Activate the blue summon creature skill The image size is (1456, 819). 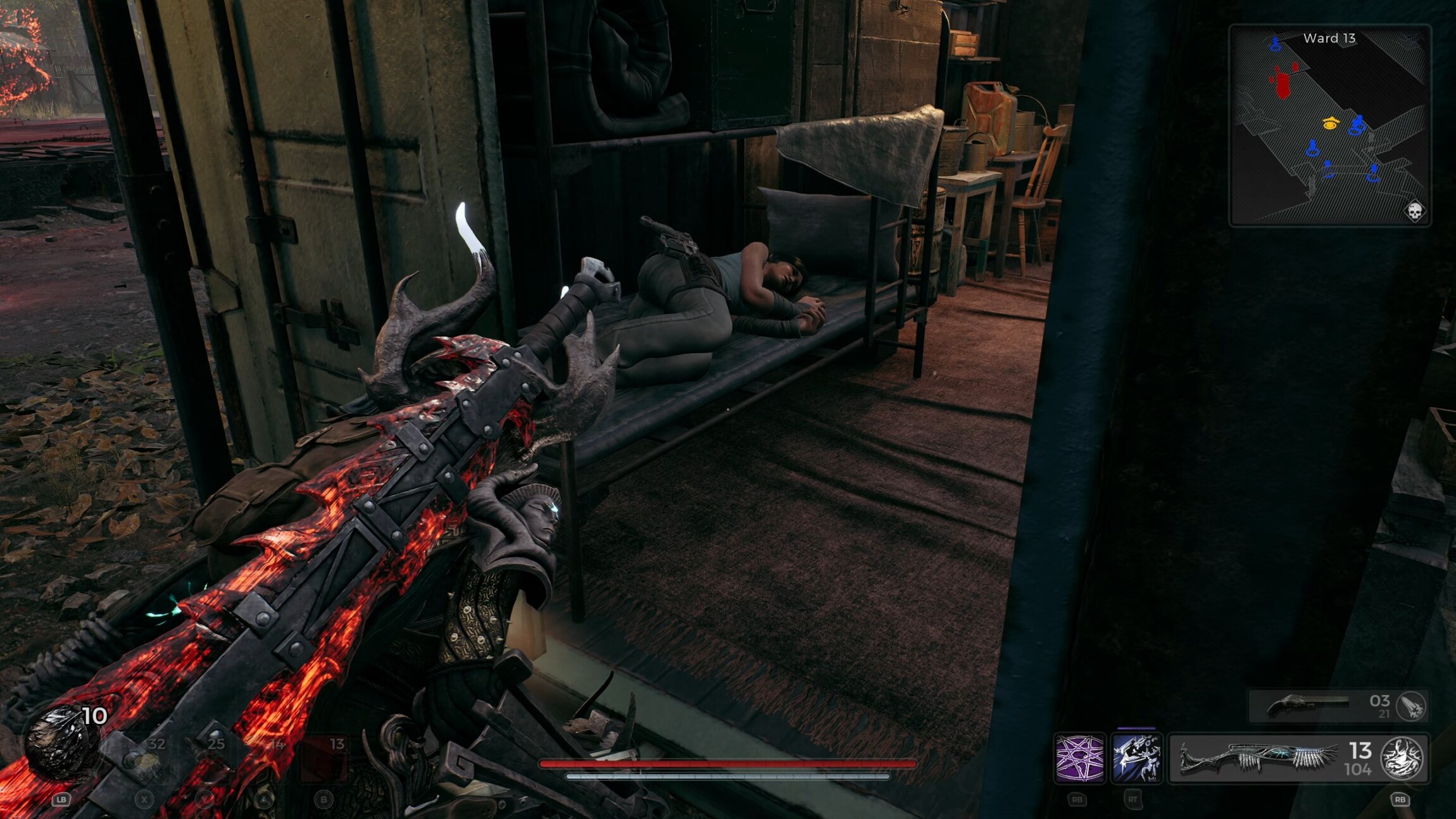point(1136,758)
